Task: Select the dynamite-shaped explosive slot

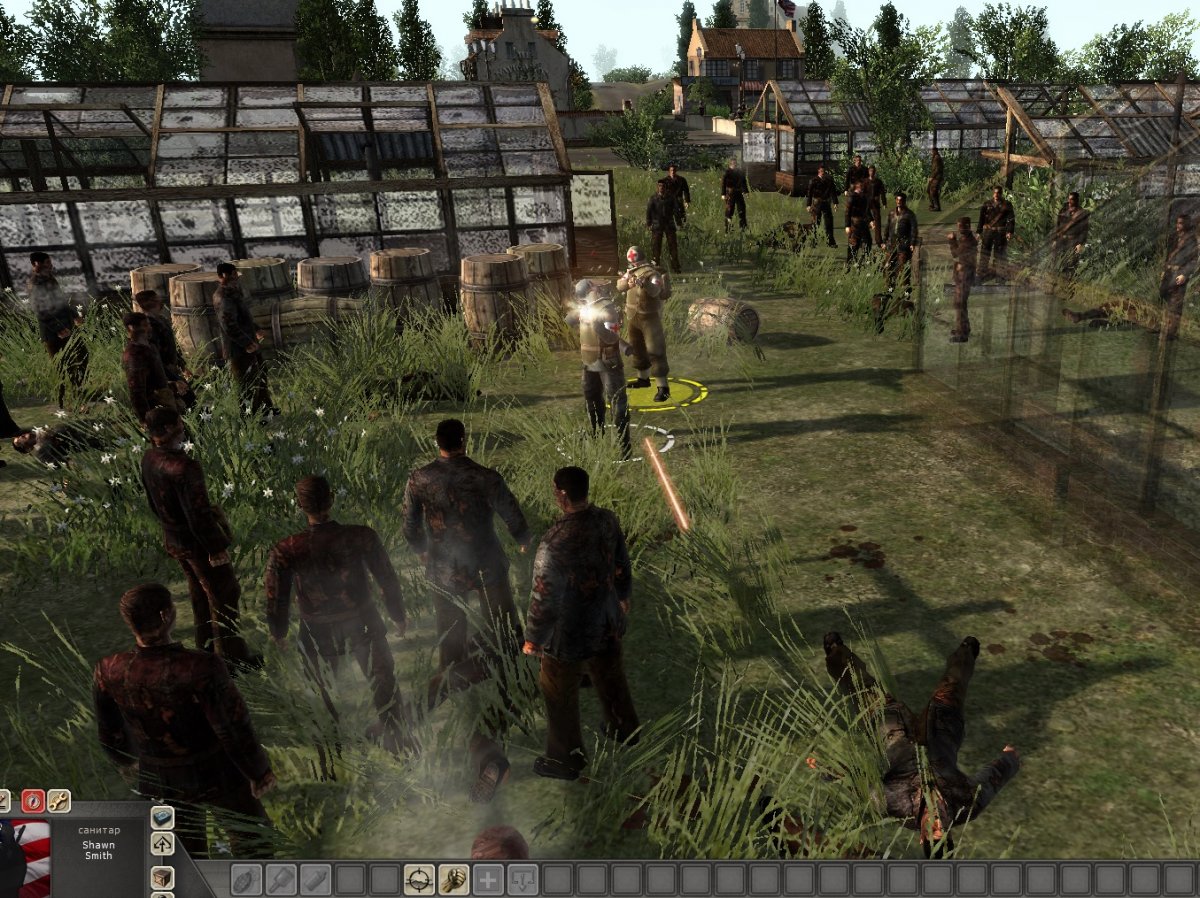Action: coord(315,879)
